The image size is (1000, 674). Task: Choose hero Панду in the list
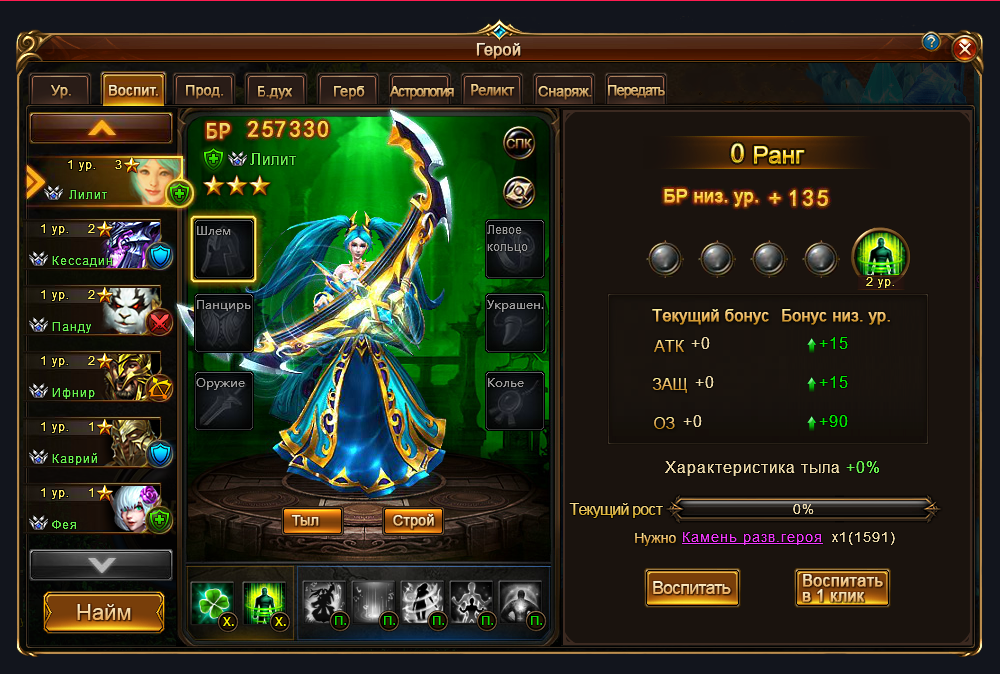click(x=104, y=312)
